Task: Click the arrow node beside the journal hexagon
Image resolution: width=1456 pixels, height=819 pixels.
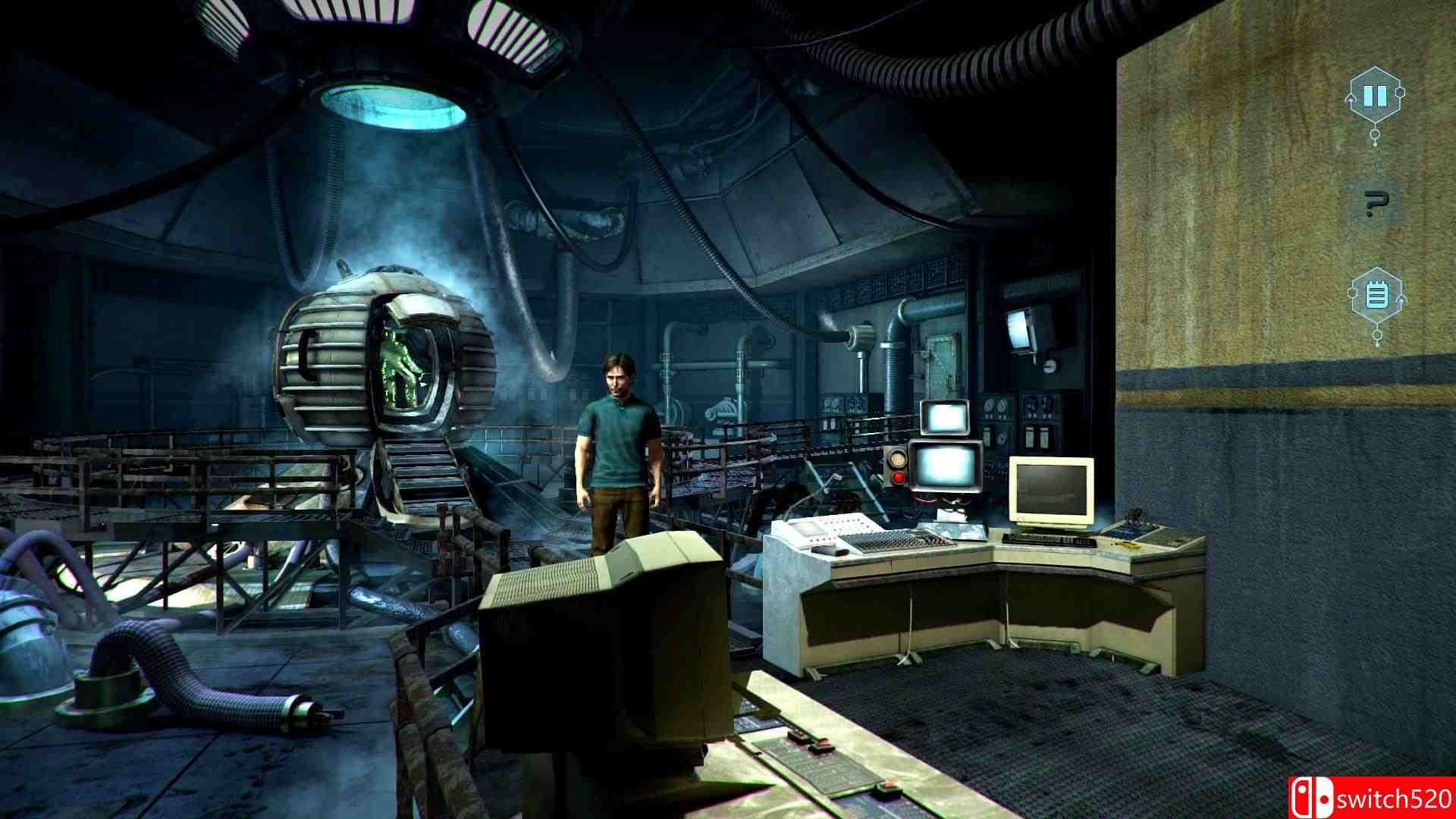Action: pyautogui.click(x=1402, y=299)
